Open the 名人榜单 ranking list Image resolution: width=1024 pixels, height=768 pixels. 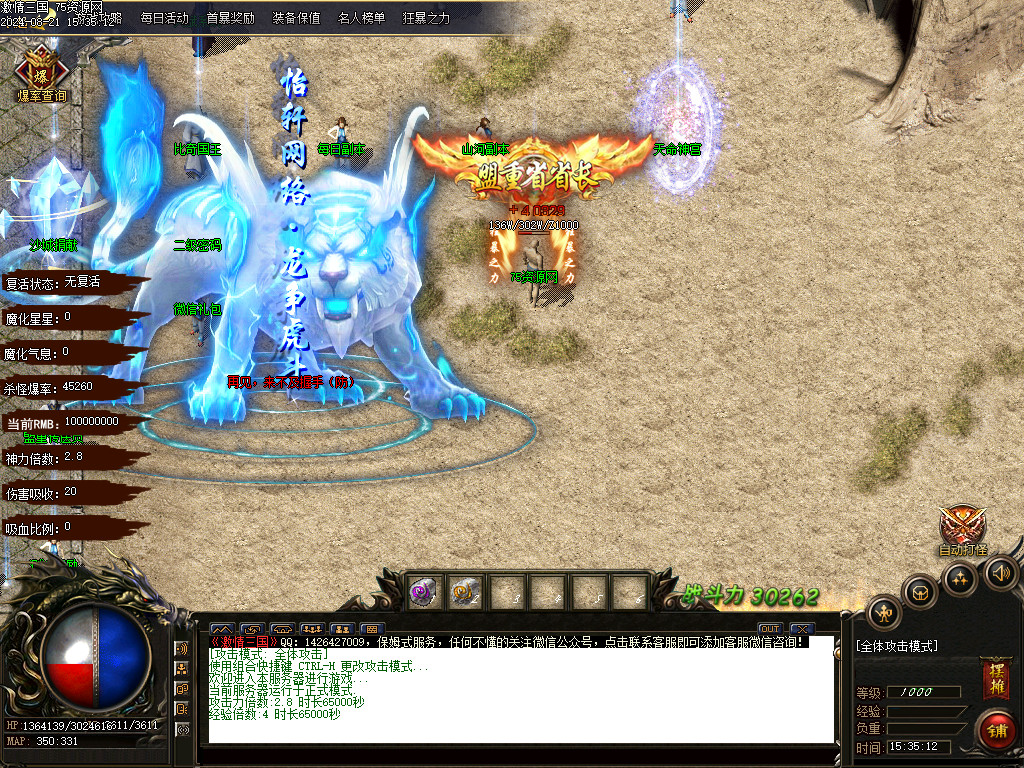point(361,18)
